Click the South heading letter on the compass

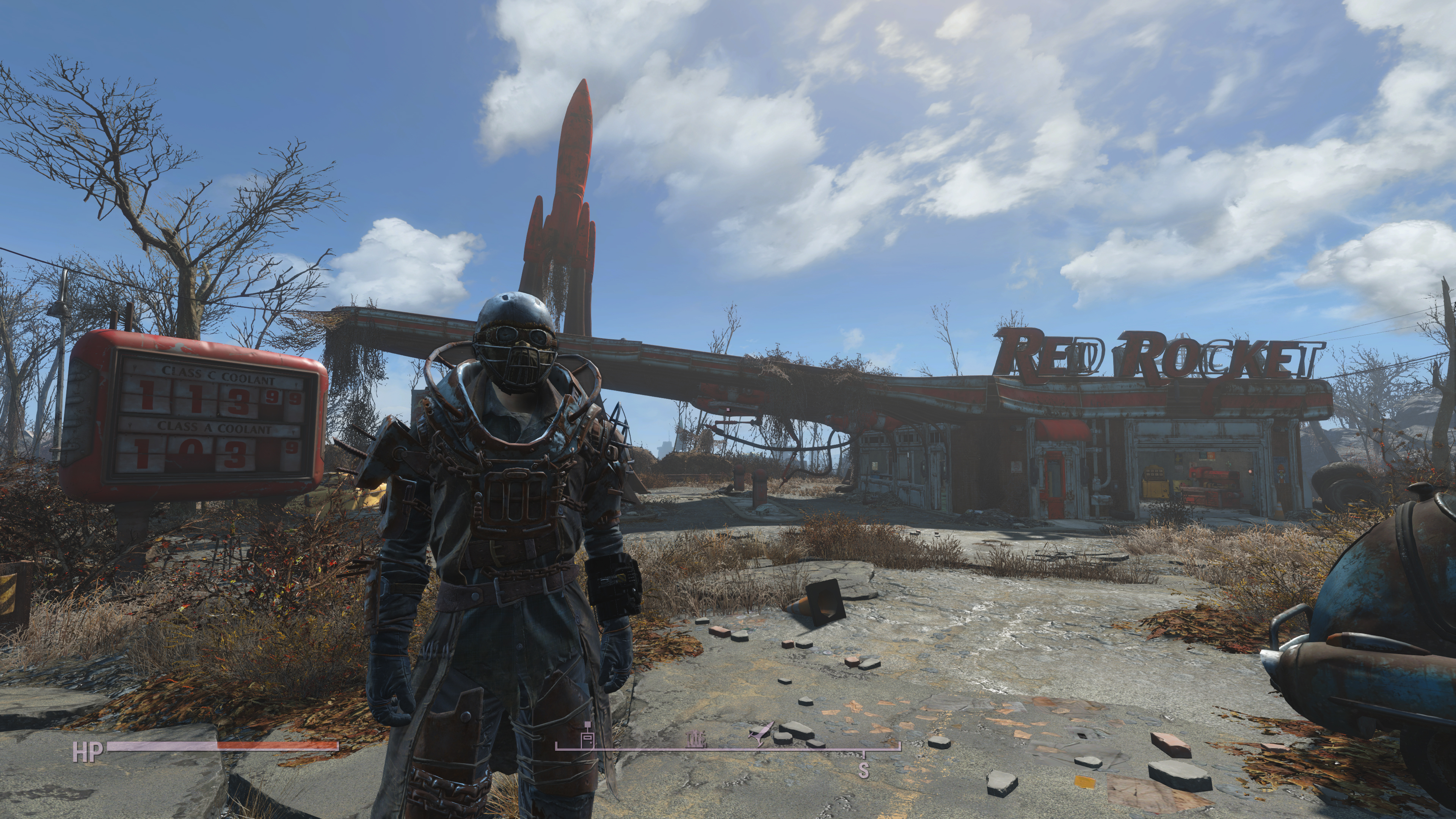[863, 769]
